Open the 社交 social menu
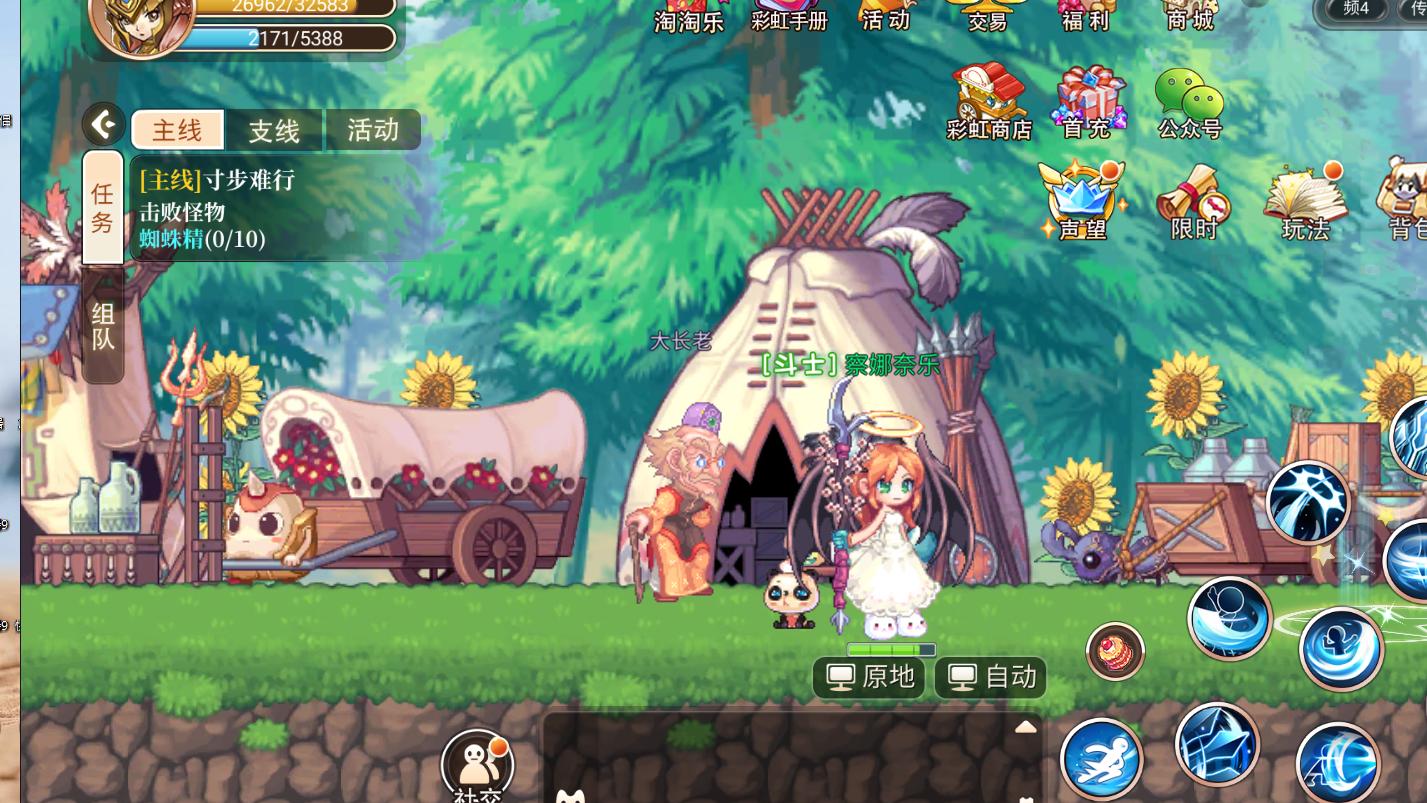Viewport: 1427px width, 803px height. [477, 766]
